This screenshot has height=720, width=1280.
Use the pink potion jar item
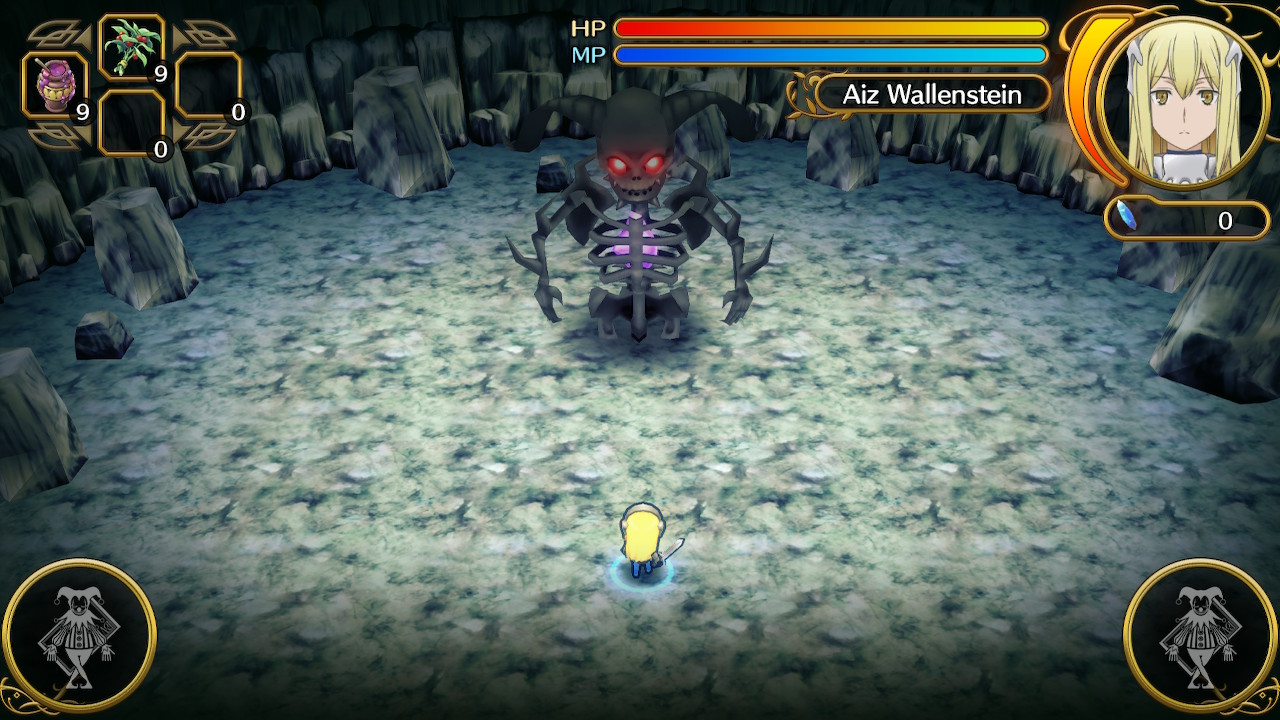(x=55, y=87)
